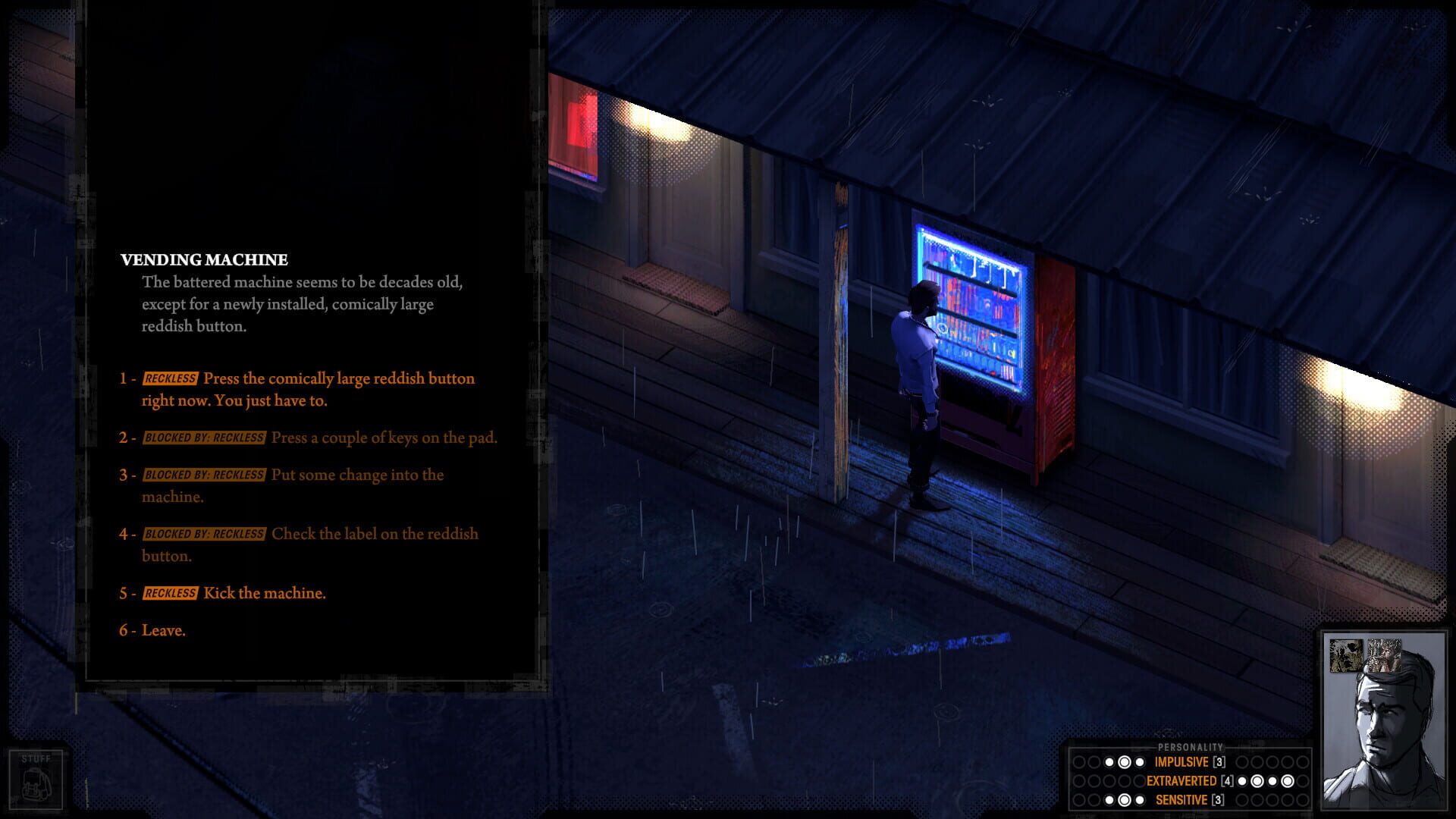Click the highlighted circled dot on EXTRAVERTED track

1257,781
